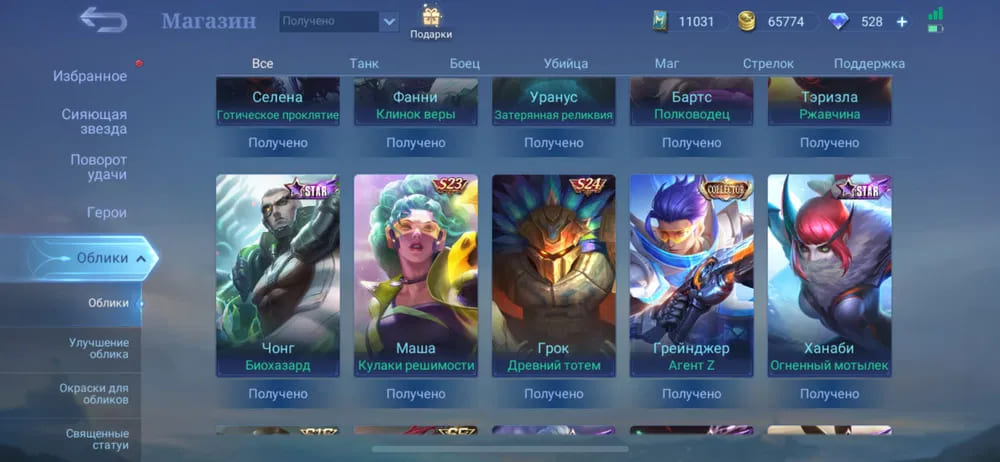Select the Все tab
This screenshot has height=462, width=1000.
(263, 63)
